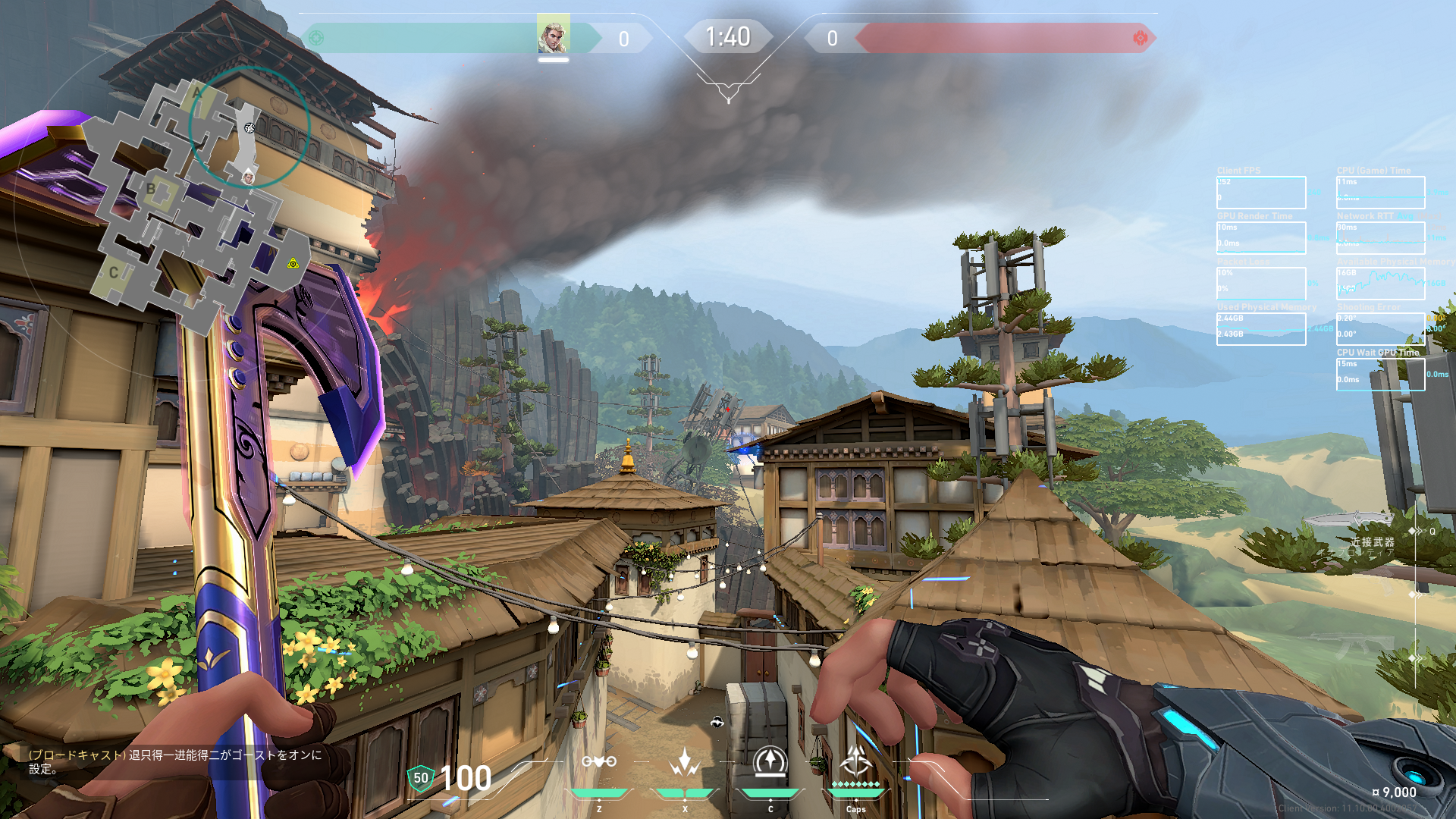
Task: Use the Recon Bolt ability icon
Action: [x=770, y=761]
